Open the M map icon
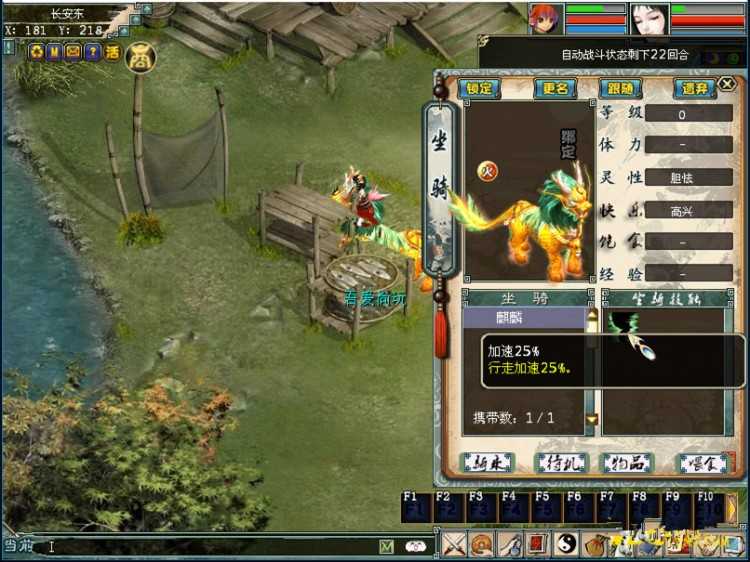This screenshot has width=750, height=562. click(x=53, y=52)
